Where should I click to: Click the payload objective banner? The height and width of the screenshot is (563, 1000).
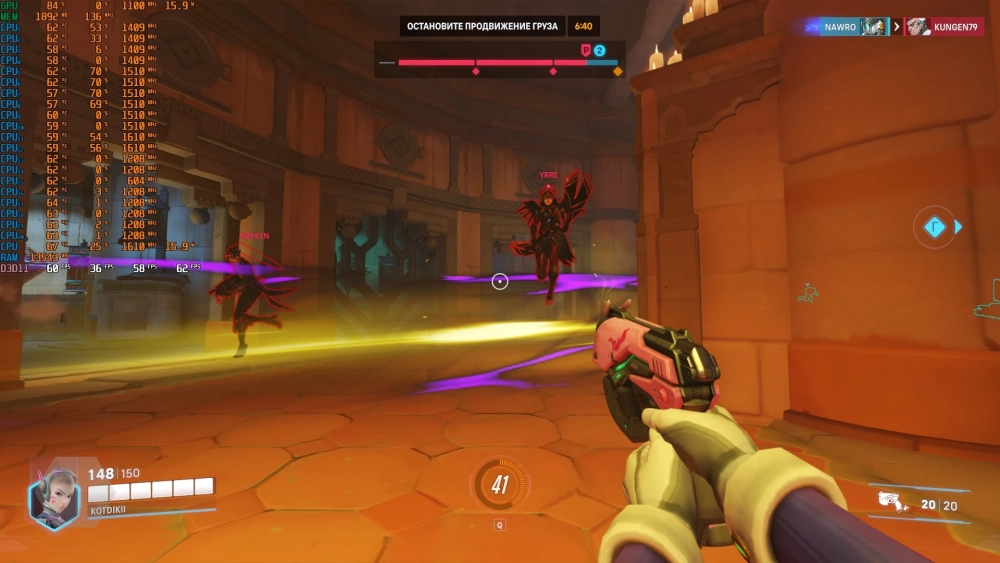482,26
